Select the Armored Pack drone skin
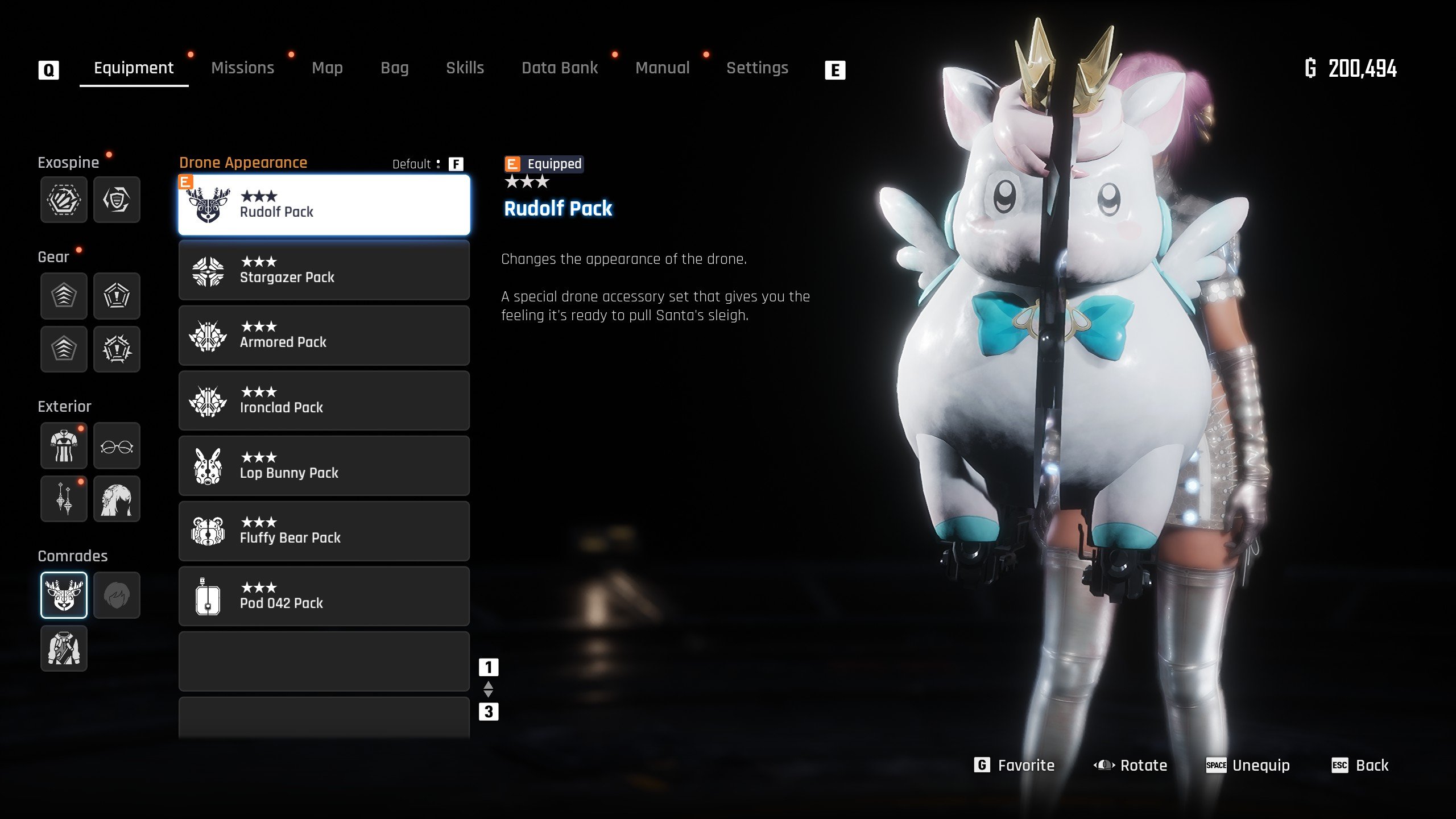This screenshot has height=819, width=1456. click(324, 336)
